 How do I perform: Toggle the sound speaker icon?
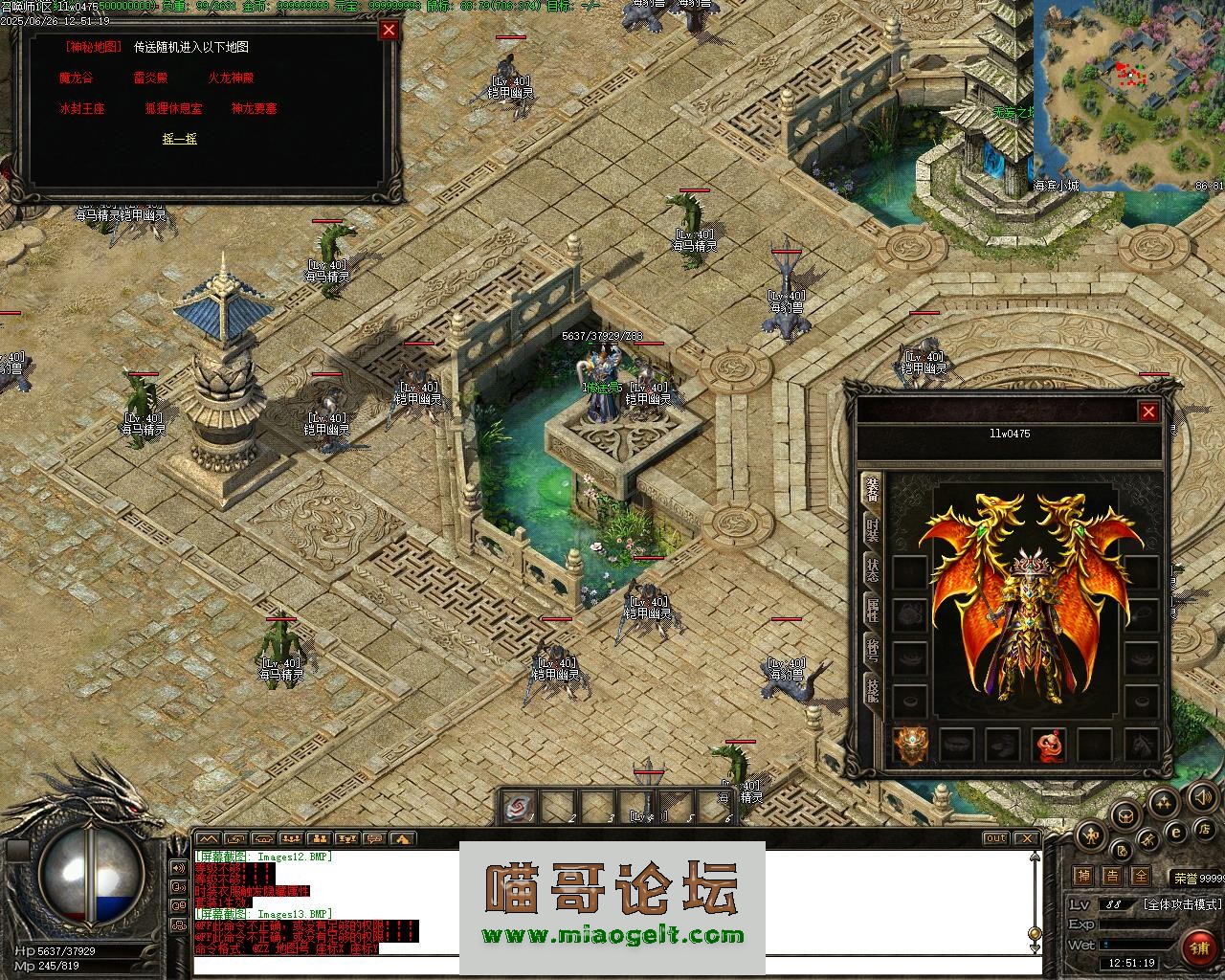click(1200, 796)
